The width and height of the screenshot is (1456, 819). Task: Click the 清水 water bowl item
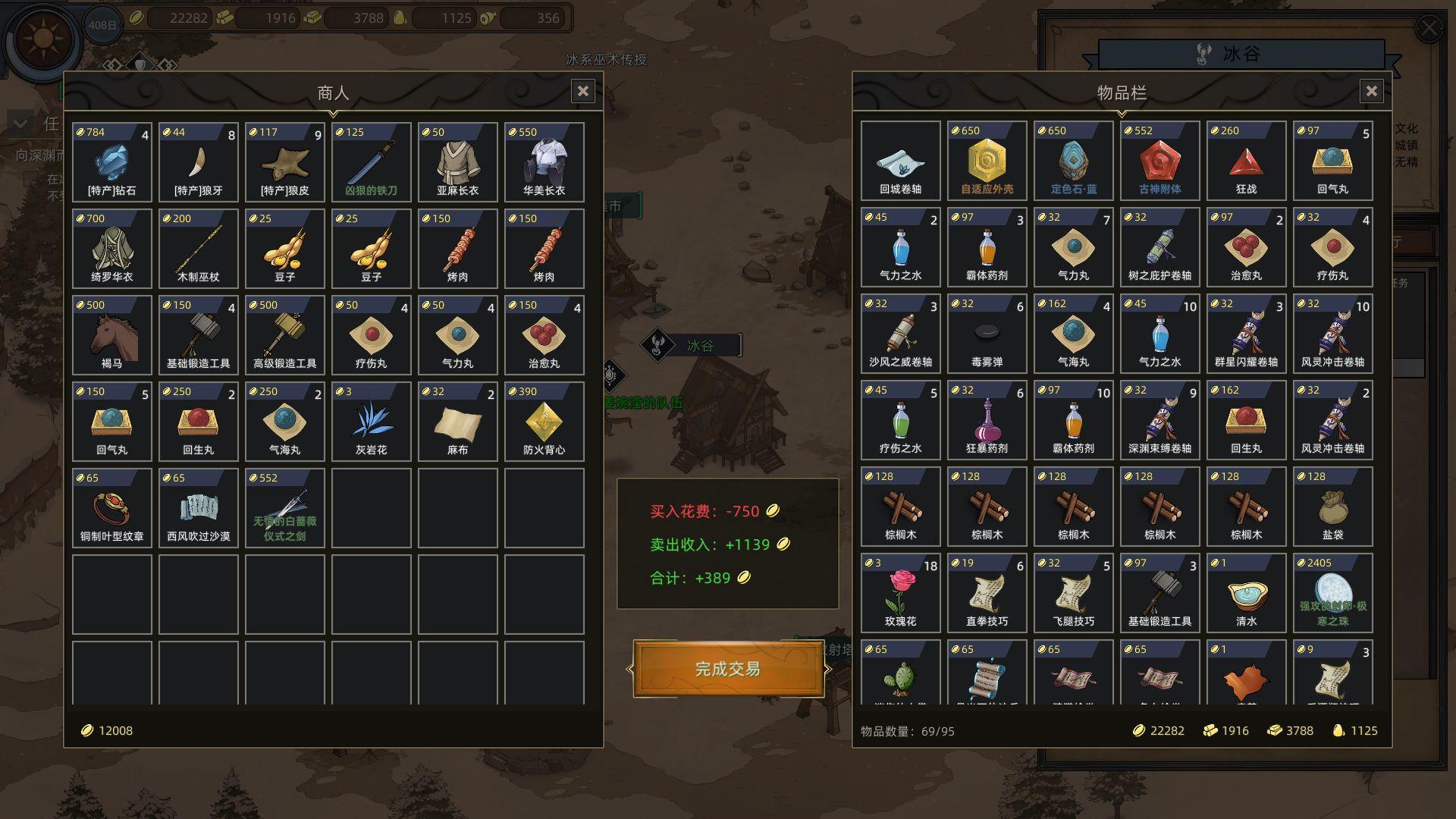coord(1245,592)
